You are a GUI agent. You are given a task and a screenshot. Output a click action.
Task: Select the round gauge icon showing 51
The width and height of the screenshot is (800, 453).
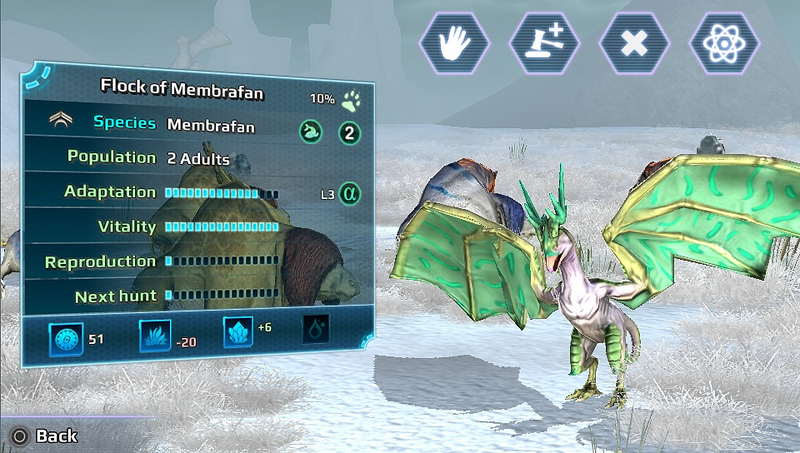pyautogui.click(x=65, y=340)
